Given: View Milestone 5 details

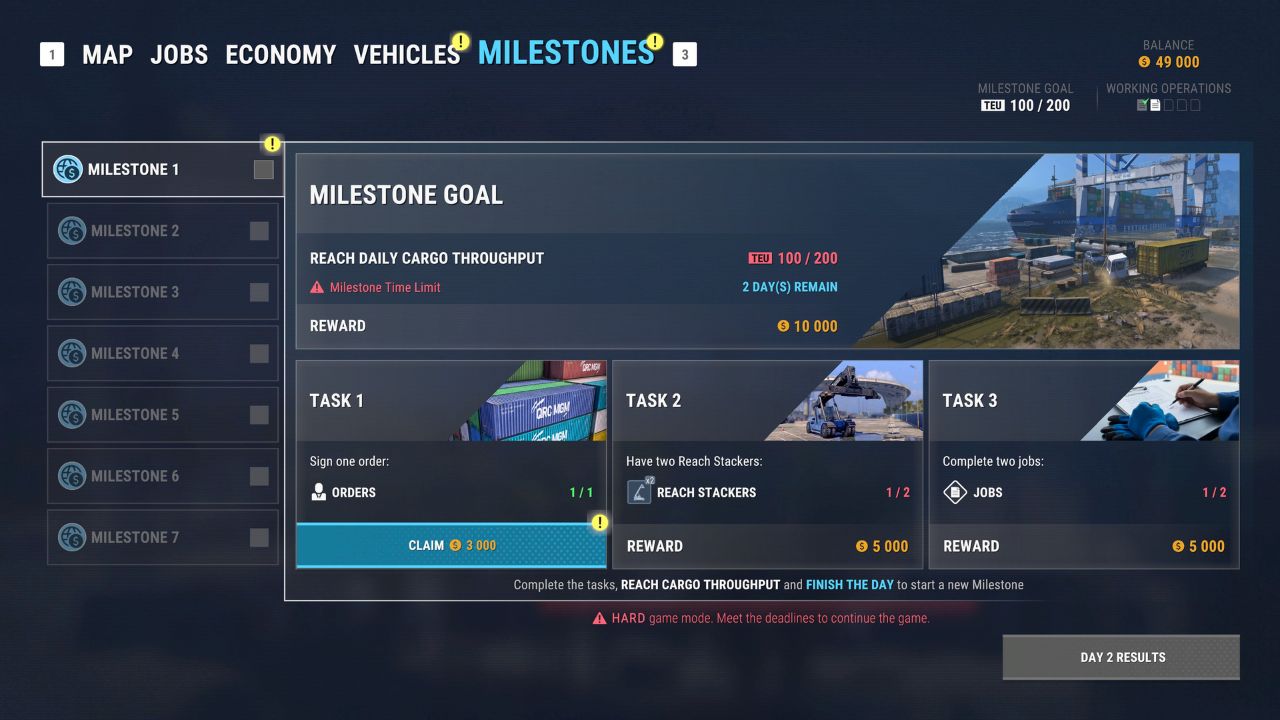Looking at the screenshot, I should [163, 414].
